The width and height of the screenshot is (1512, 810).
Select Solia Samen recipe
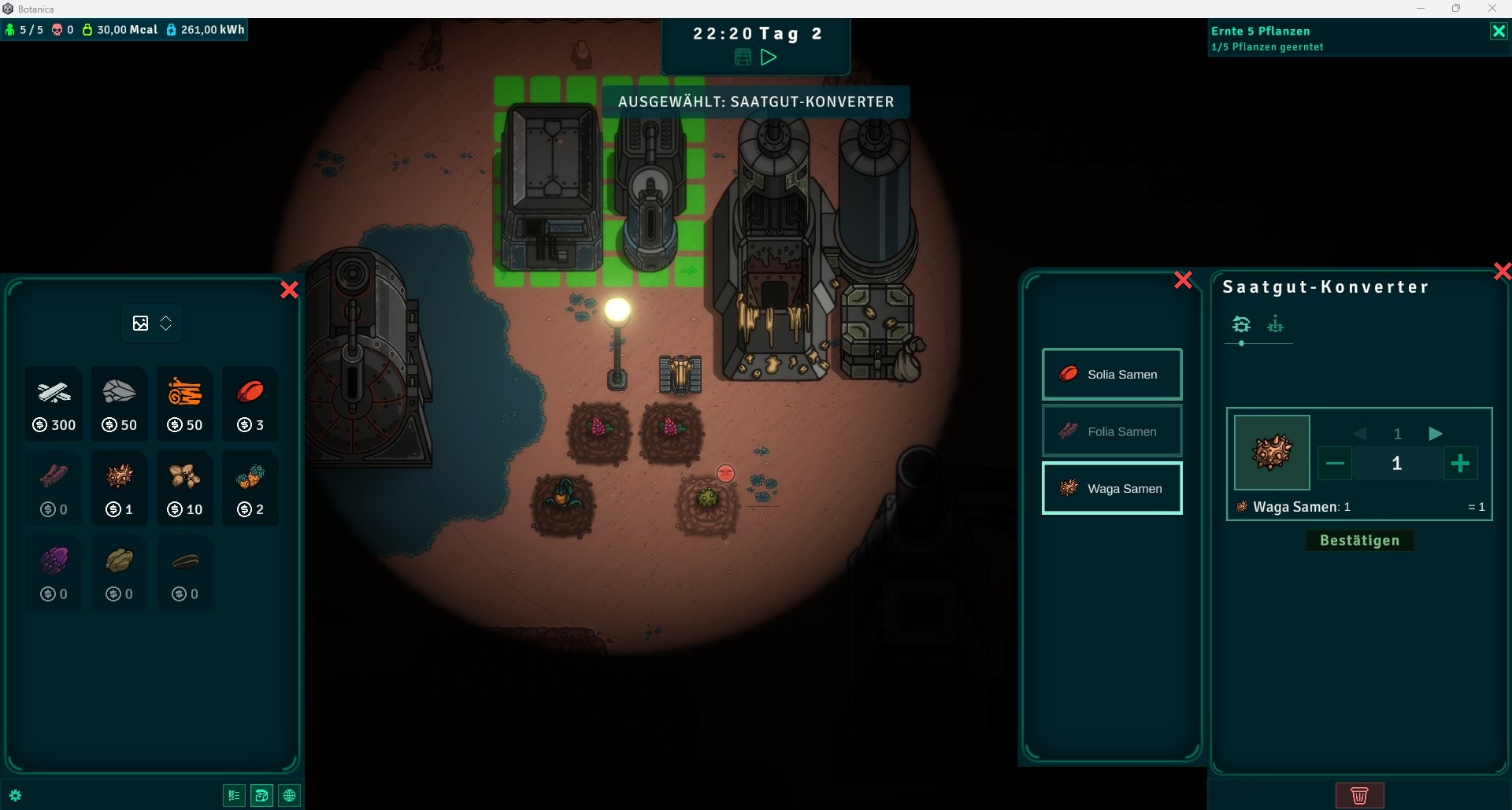(x=1112, y=375)
